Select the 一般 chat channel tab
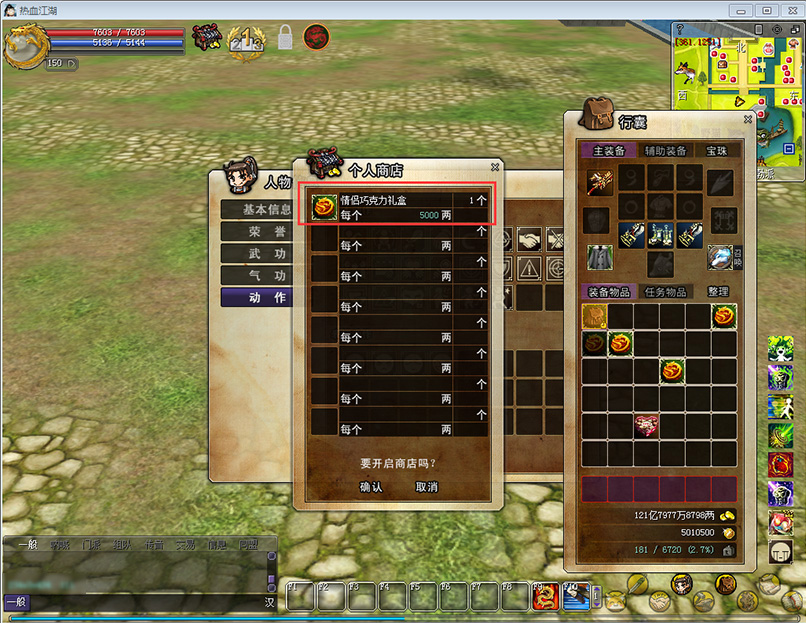This screenshot has width=806, height=623. click(27, 546)
